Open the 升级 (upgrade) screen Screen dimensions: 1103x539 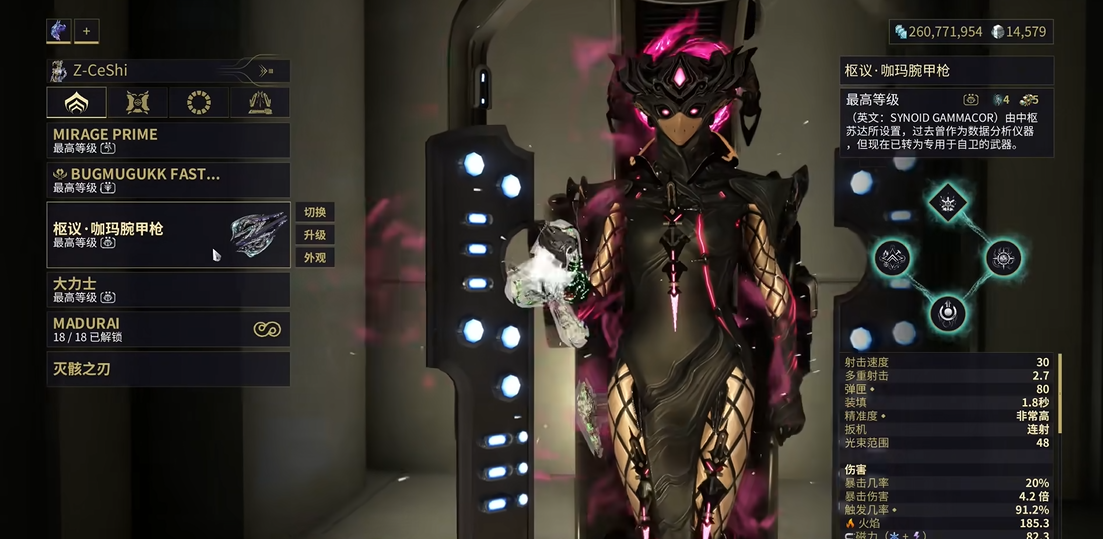point(315,235)
